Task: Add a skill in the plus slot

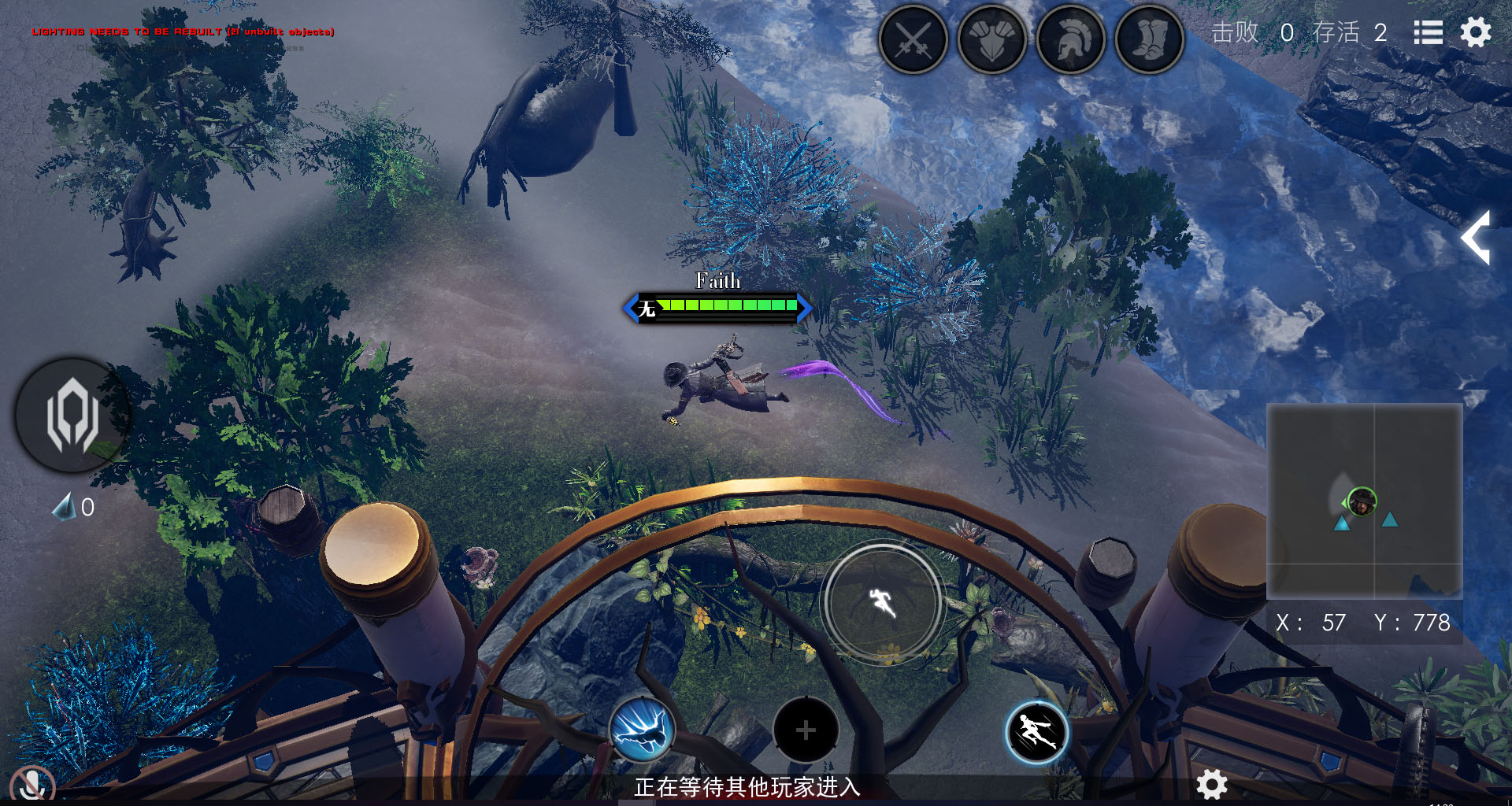Action: click(806, 730)
